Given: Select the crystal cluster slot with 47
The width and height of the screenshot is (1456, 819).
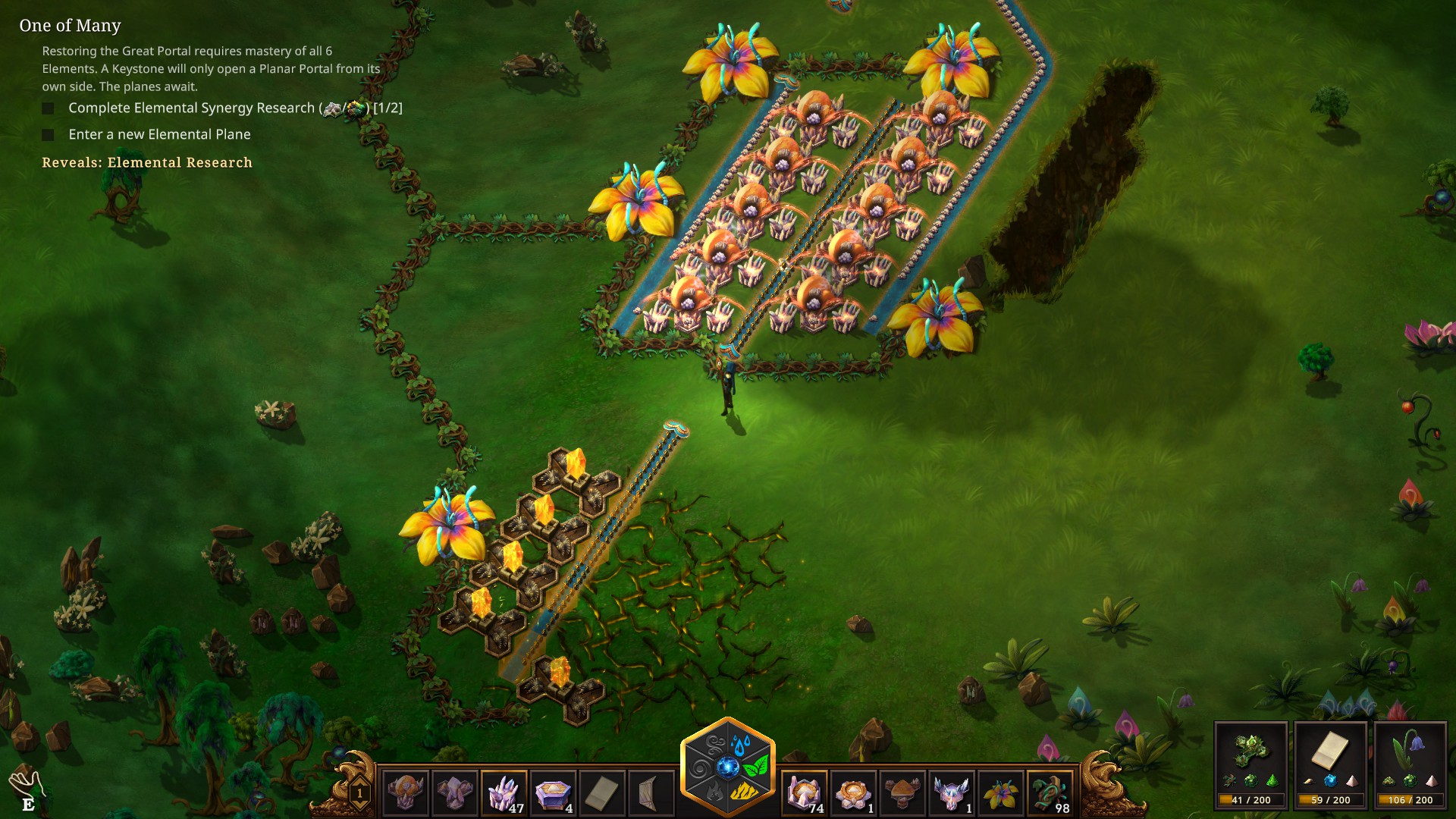Looking at the screenshot, I should click(504, 793).
